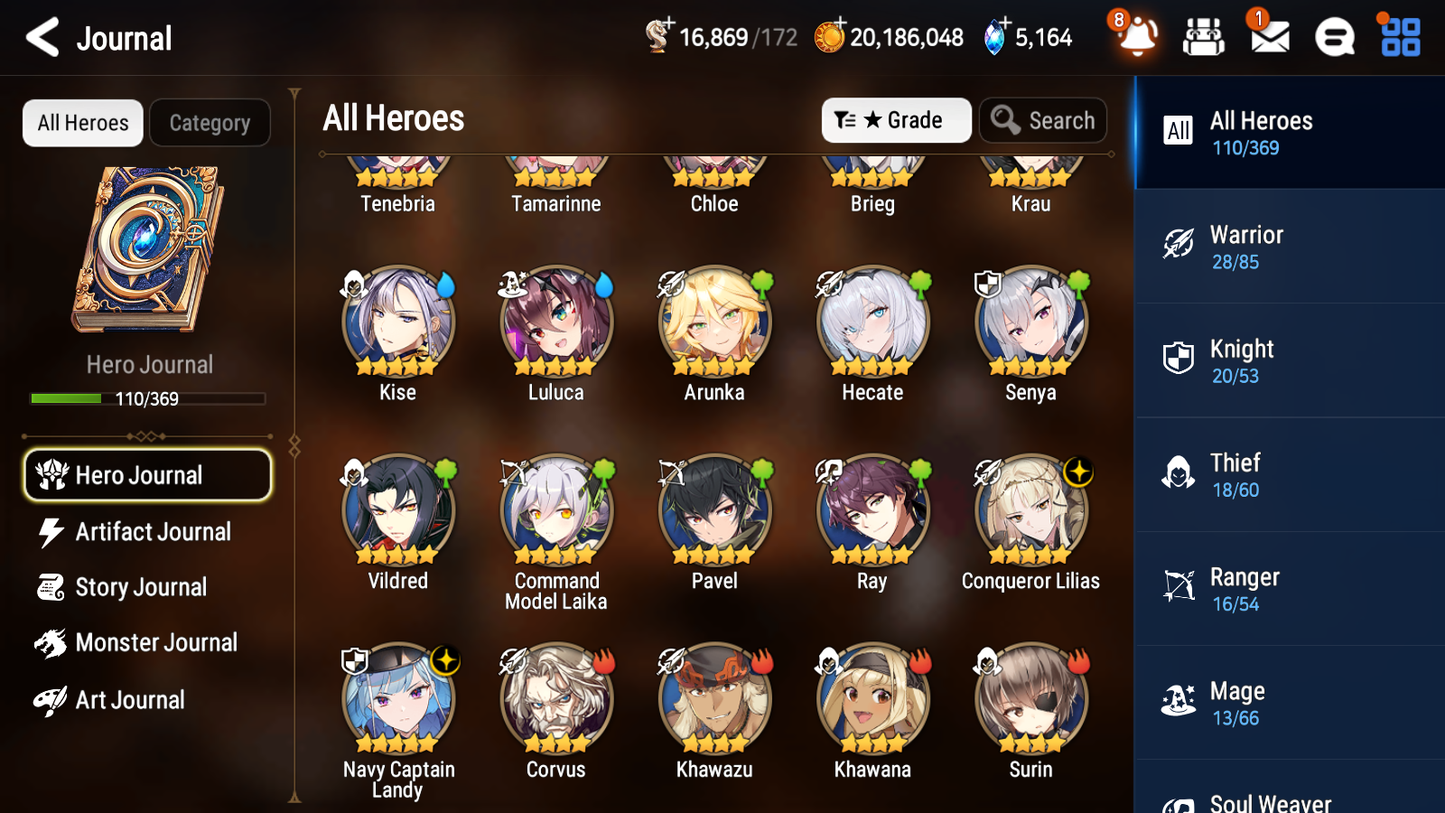This screenshot has width=1445, height=813.
Task: Select the Vildred hero portrait
Action: [397, 508]
